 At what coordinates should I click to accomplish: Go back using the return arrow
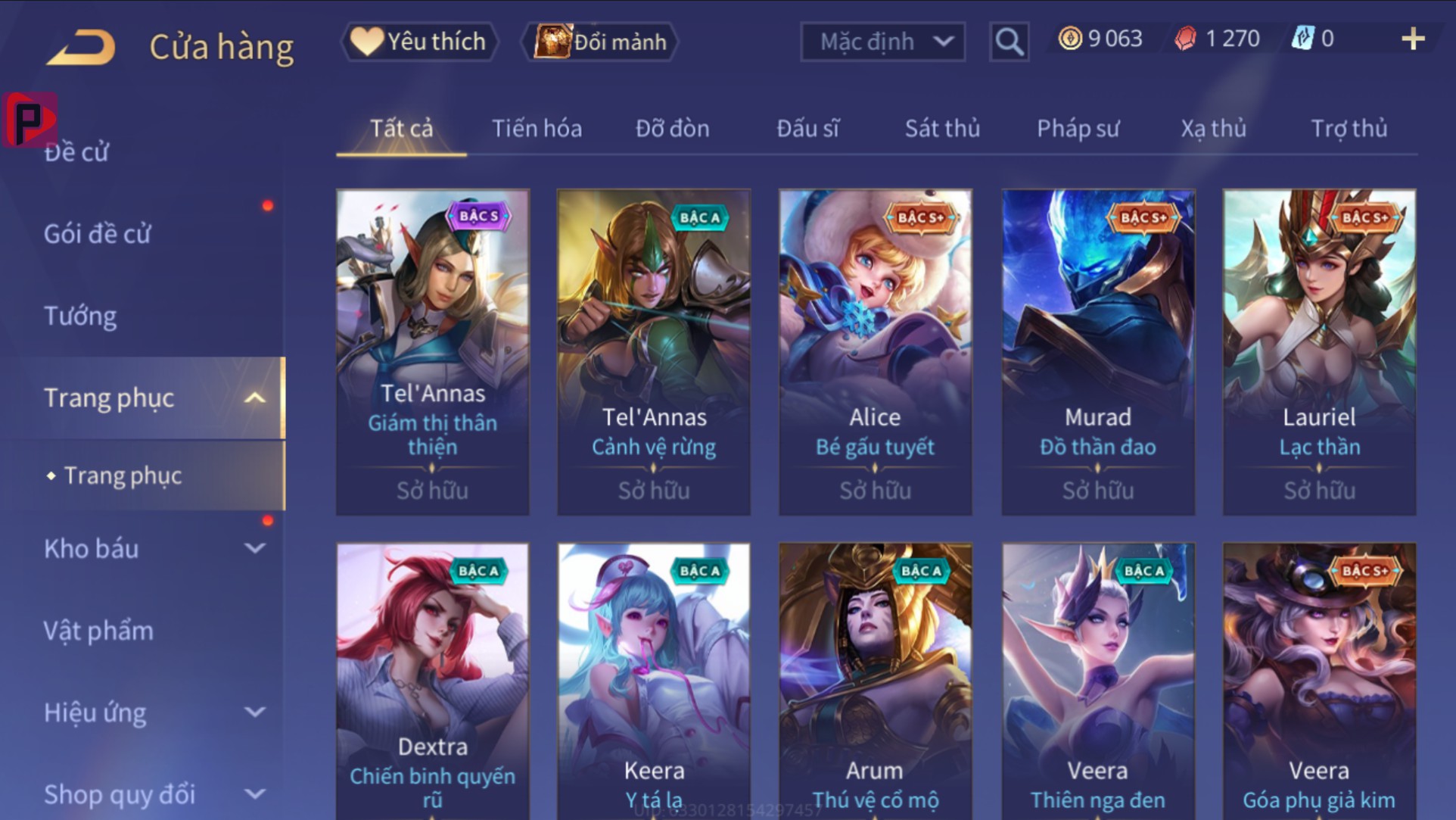(x=82, y=47)
